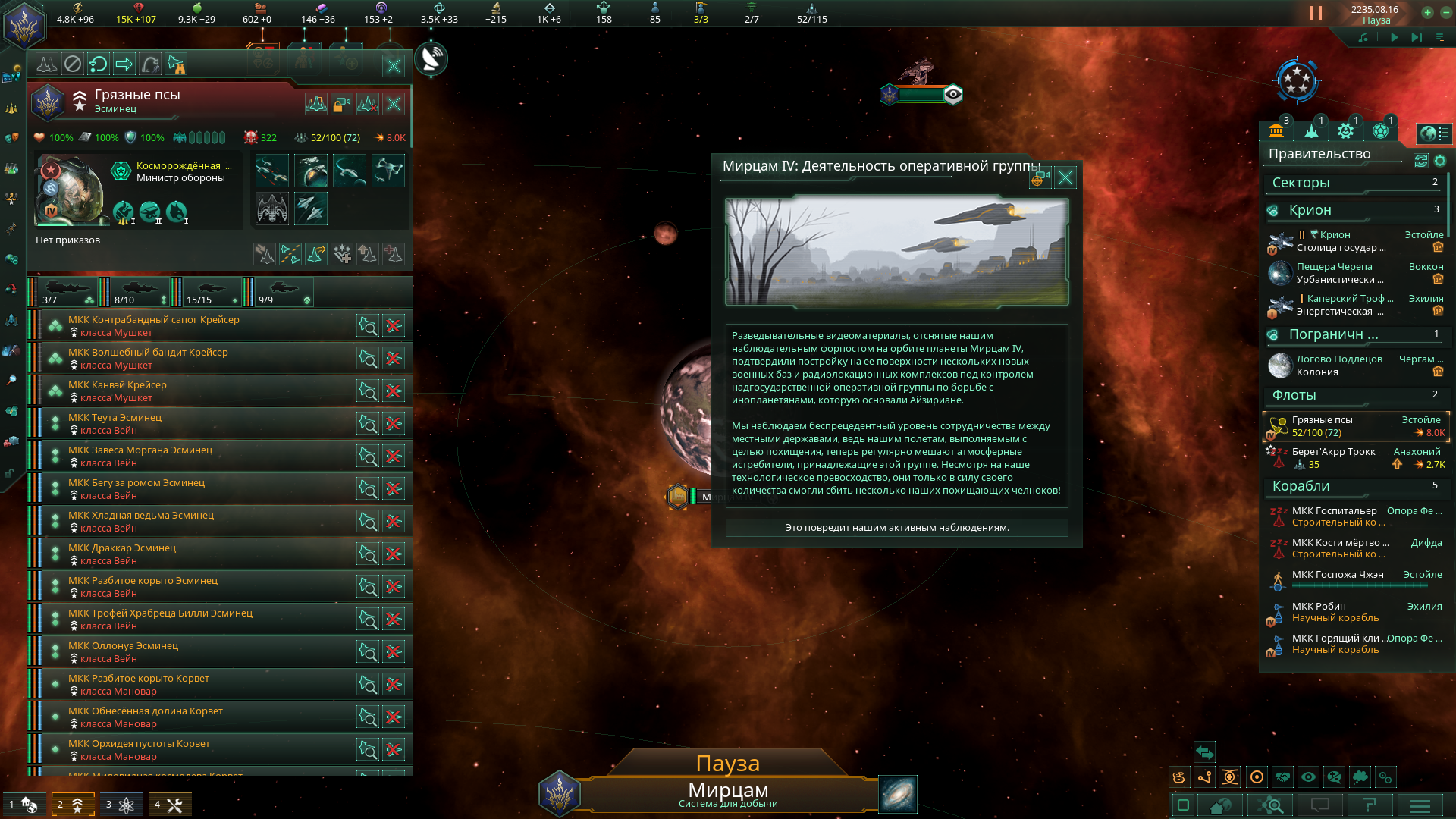Open the fleet admiral leader portrait

(x=71, y=191)
